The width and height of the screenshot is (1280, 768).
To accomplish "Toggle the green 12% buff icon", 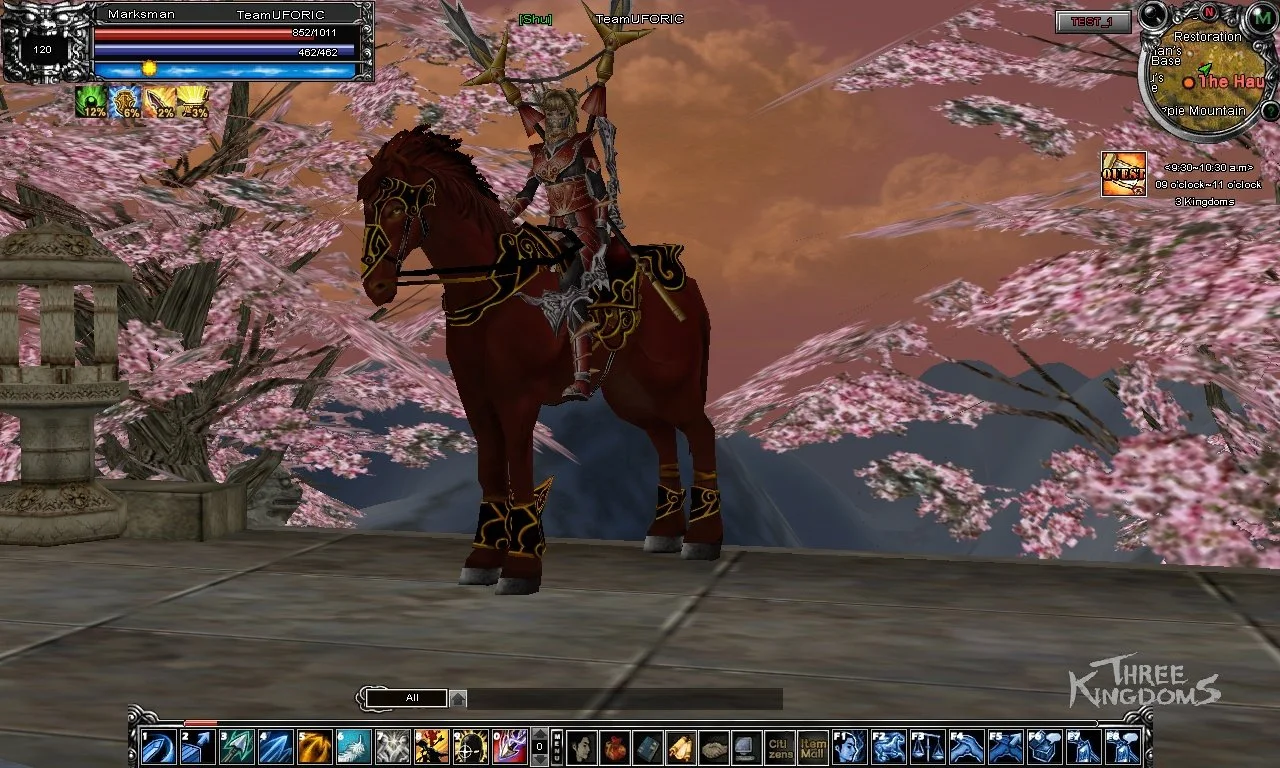I will tap(93, 103).
